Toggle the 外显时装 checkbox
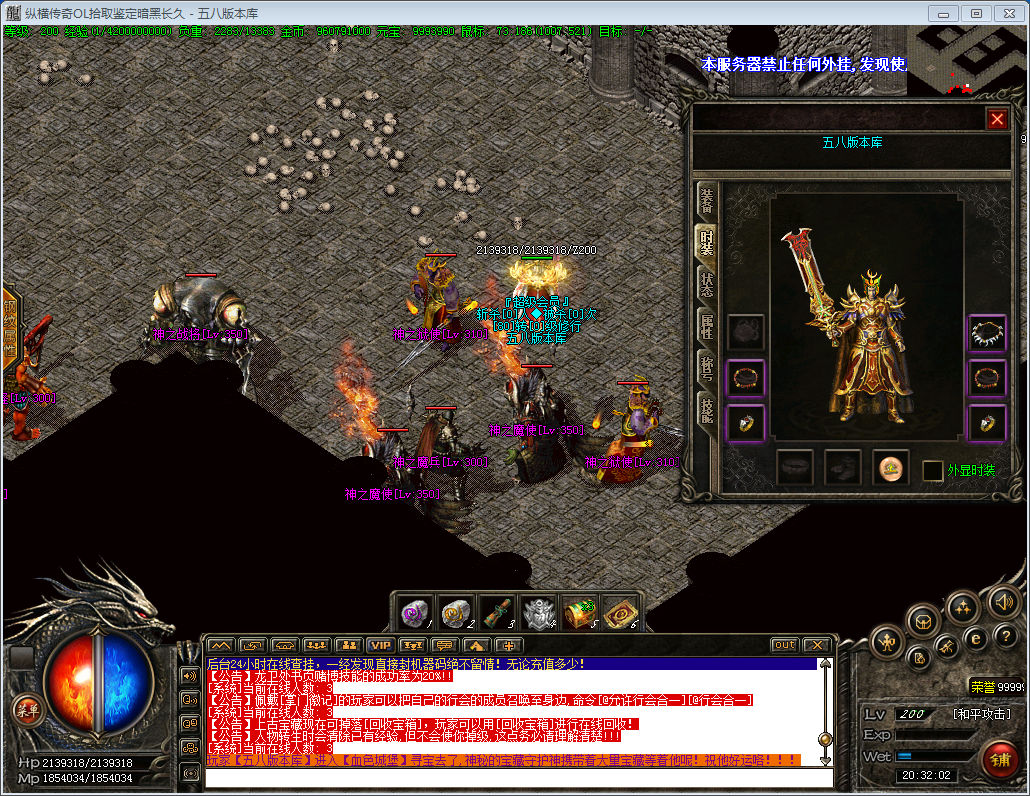 pos(932,470)
